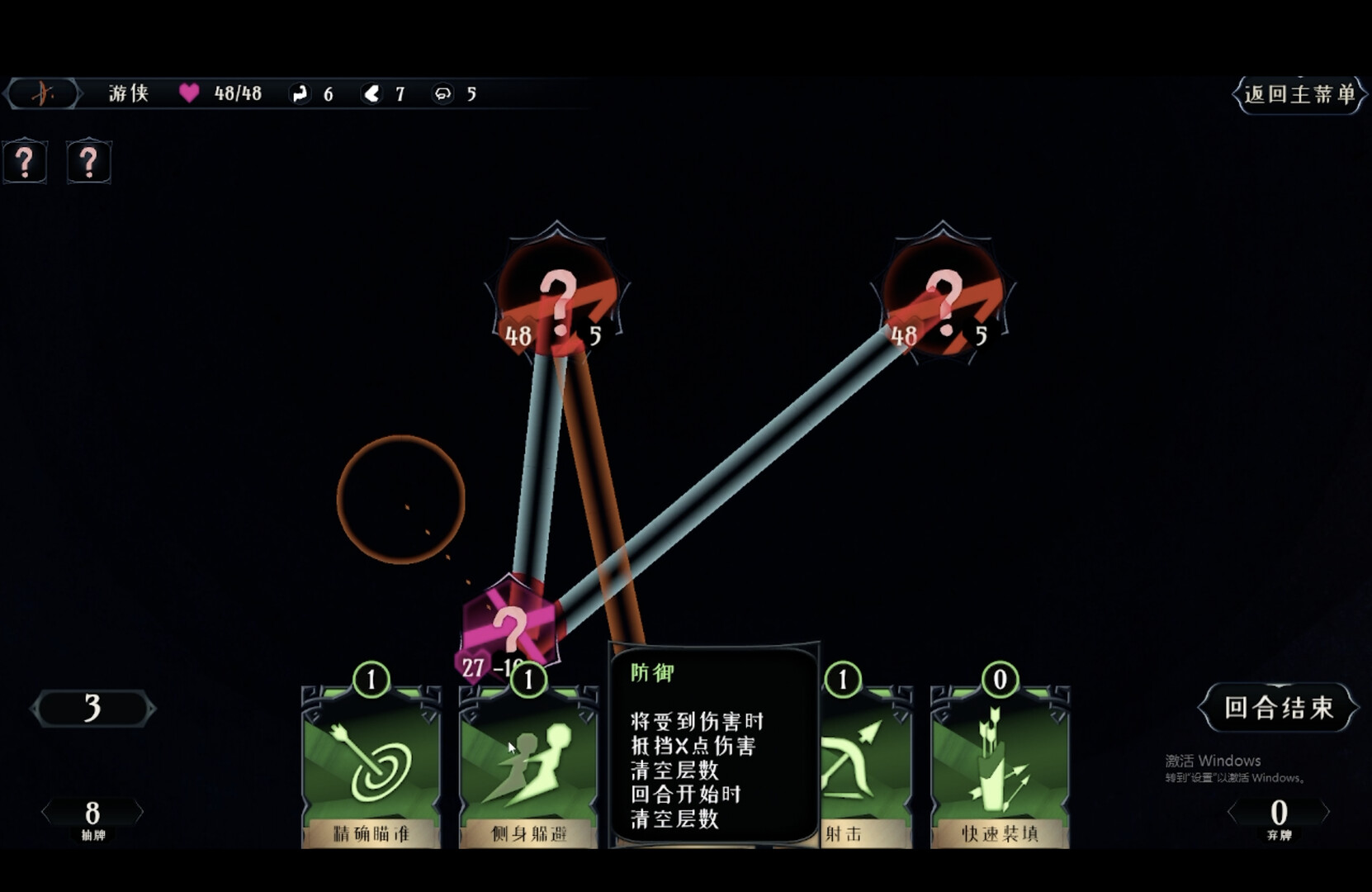Select the second unknown buff question-mark icon
The image size is (1372, 892).
pos(88,162)
